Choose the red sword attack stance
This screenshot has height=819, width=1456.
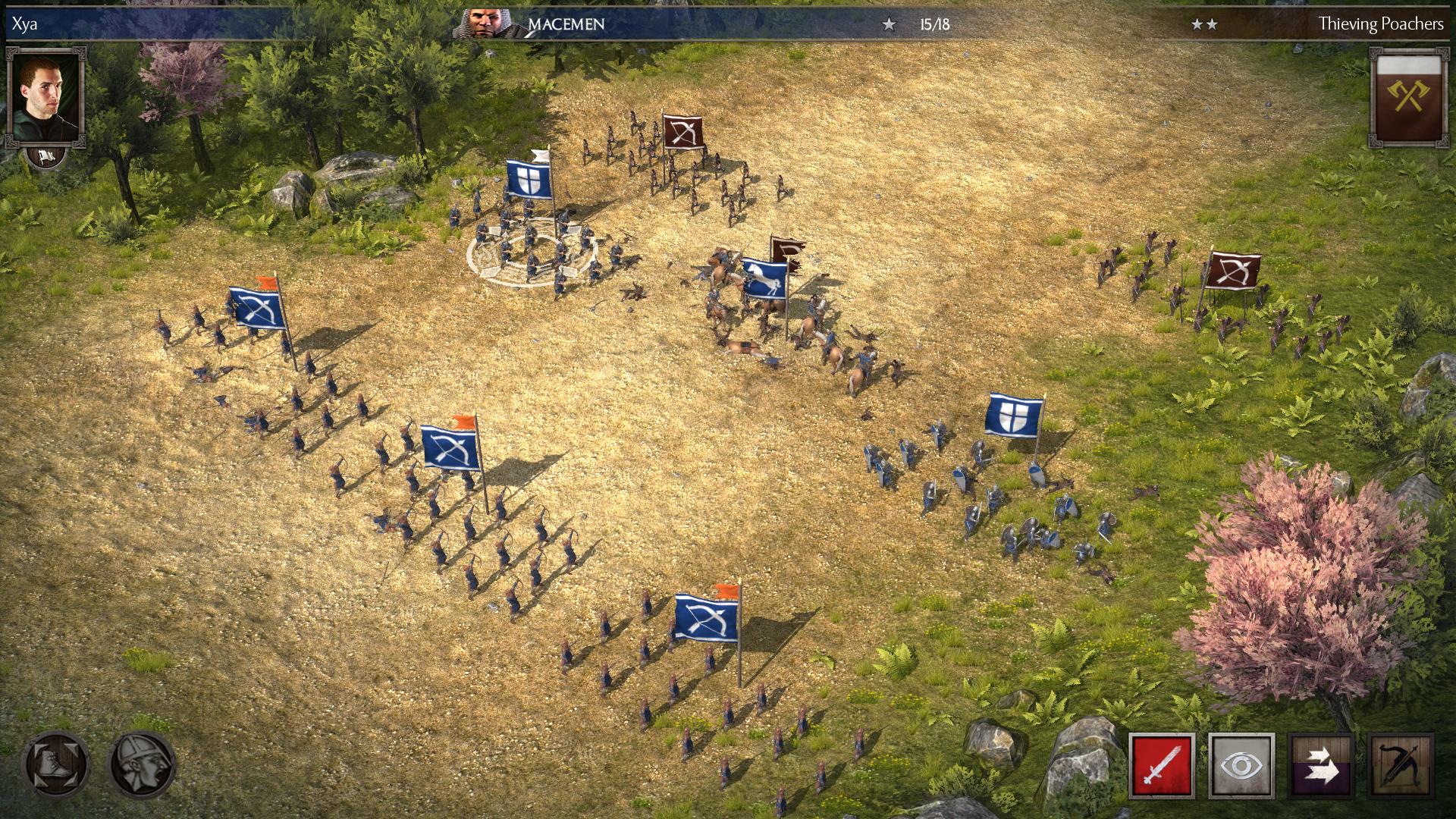point(1162,766)
